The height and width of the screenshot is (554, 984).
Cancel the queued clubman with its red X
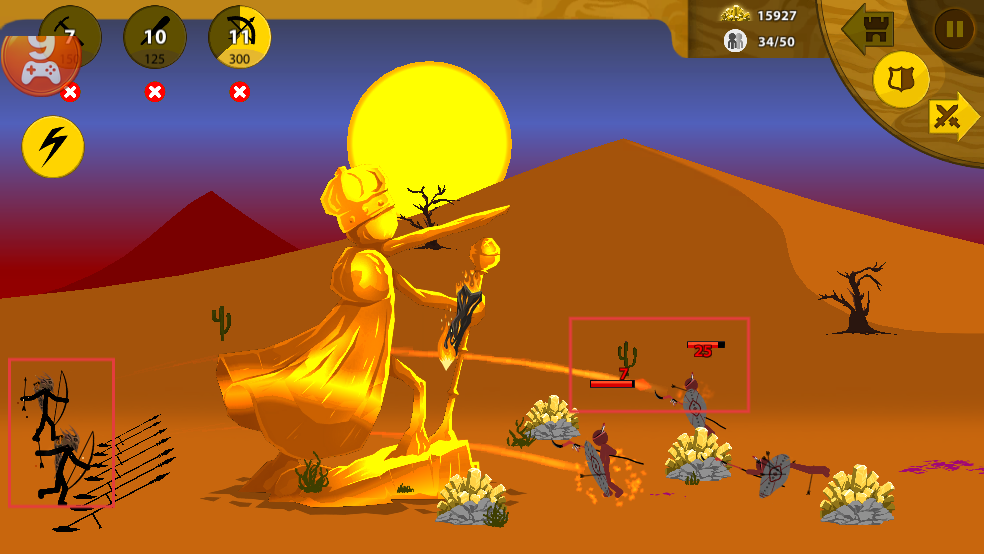pyautogui.click(x=155, y=92)
